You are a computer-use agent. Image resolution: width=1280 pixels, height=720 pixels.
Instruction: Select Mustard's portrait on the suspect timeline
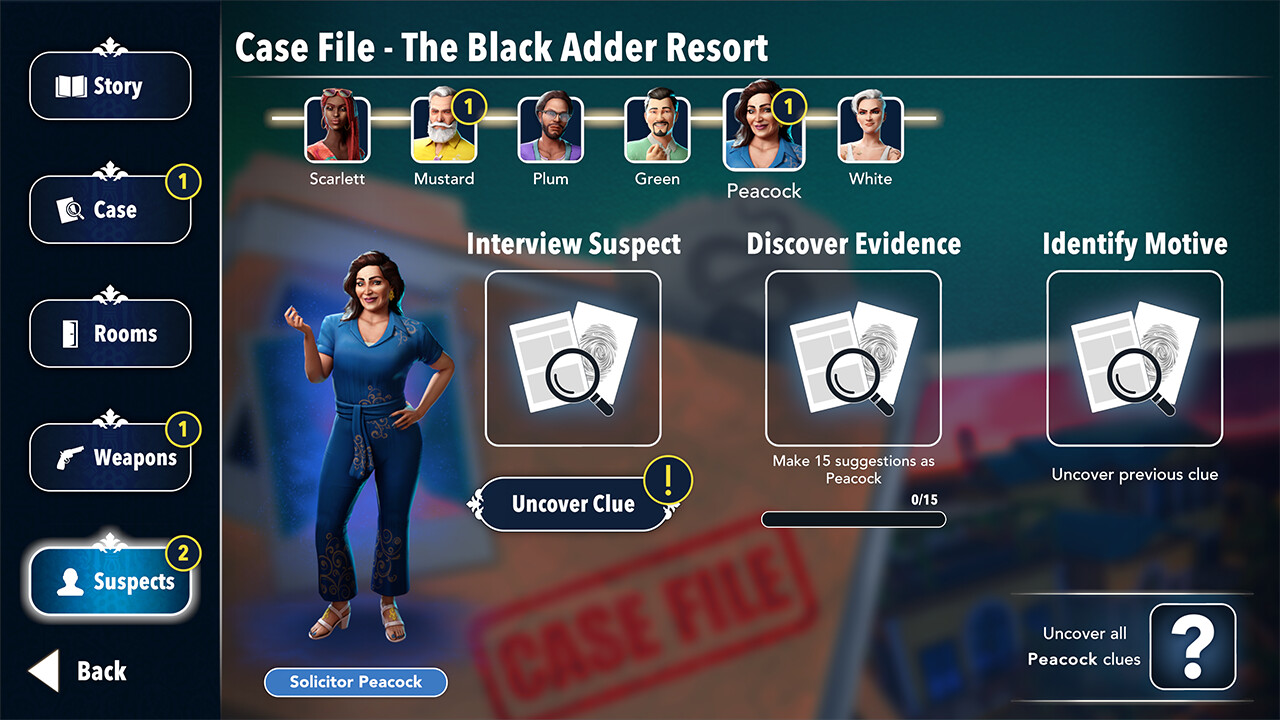(x=443, y=130)
